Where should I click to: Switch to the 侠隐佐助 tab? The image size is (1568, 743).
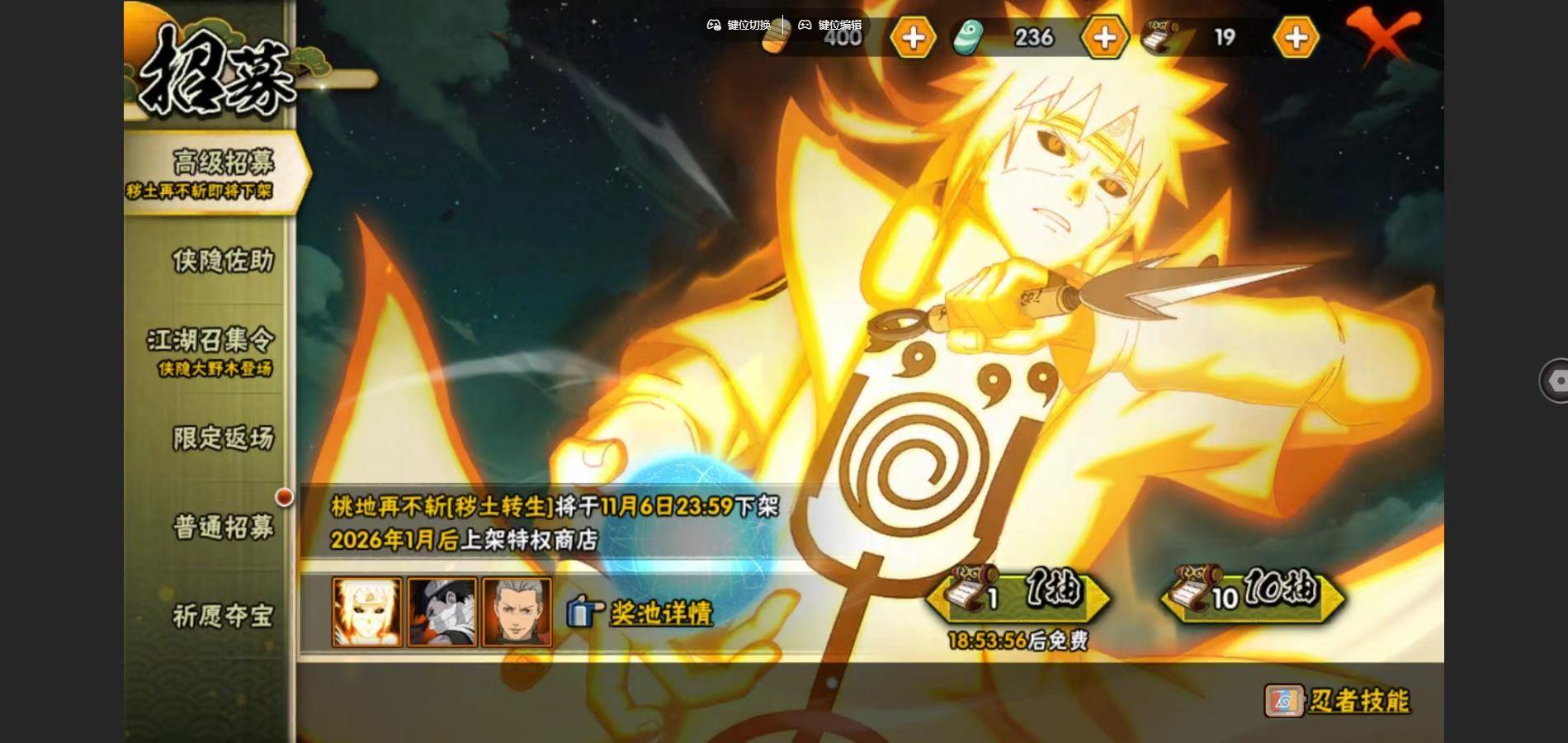pyautogui.click(x=222, y=261)
